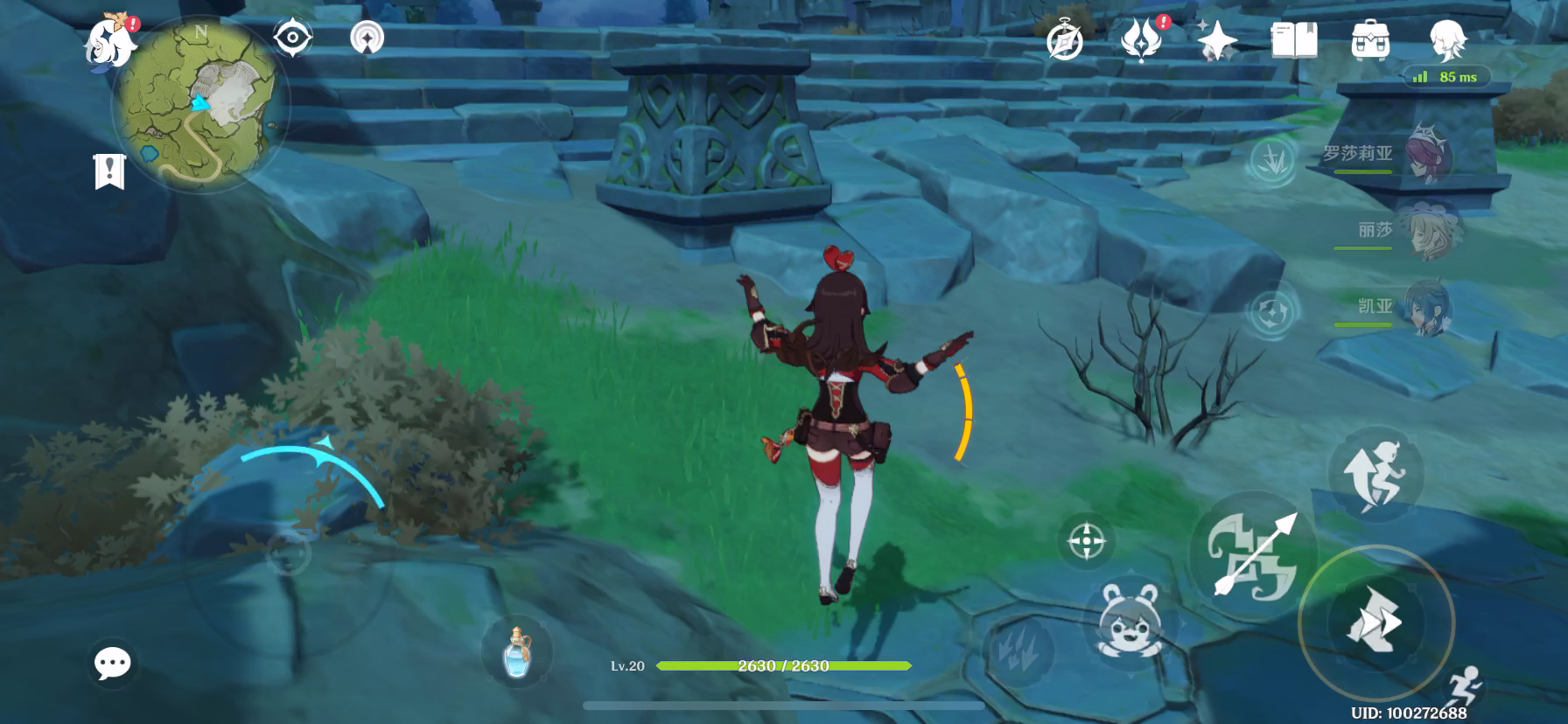The image size is (1568, 724).
Task: Use the blue potion bottle gadget
Action: click(x=517, y=651)
